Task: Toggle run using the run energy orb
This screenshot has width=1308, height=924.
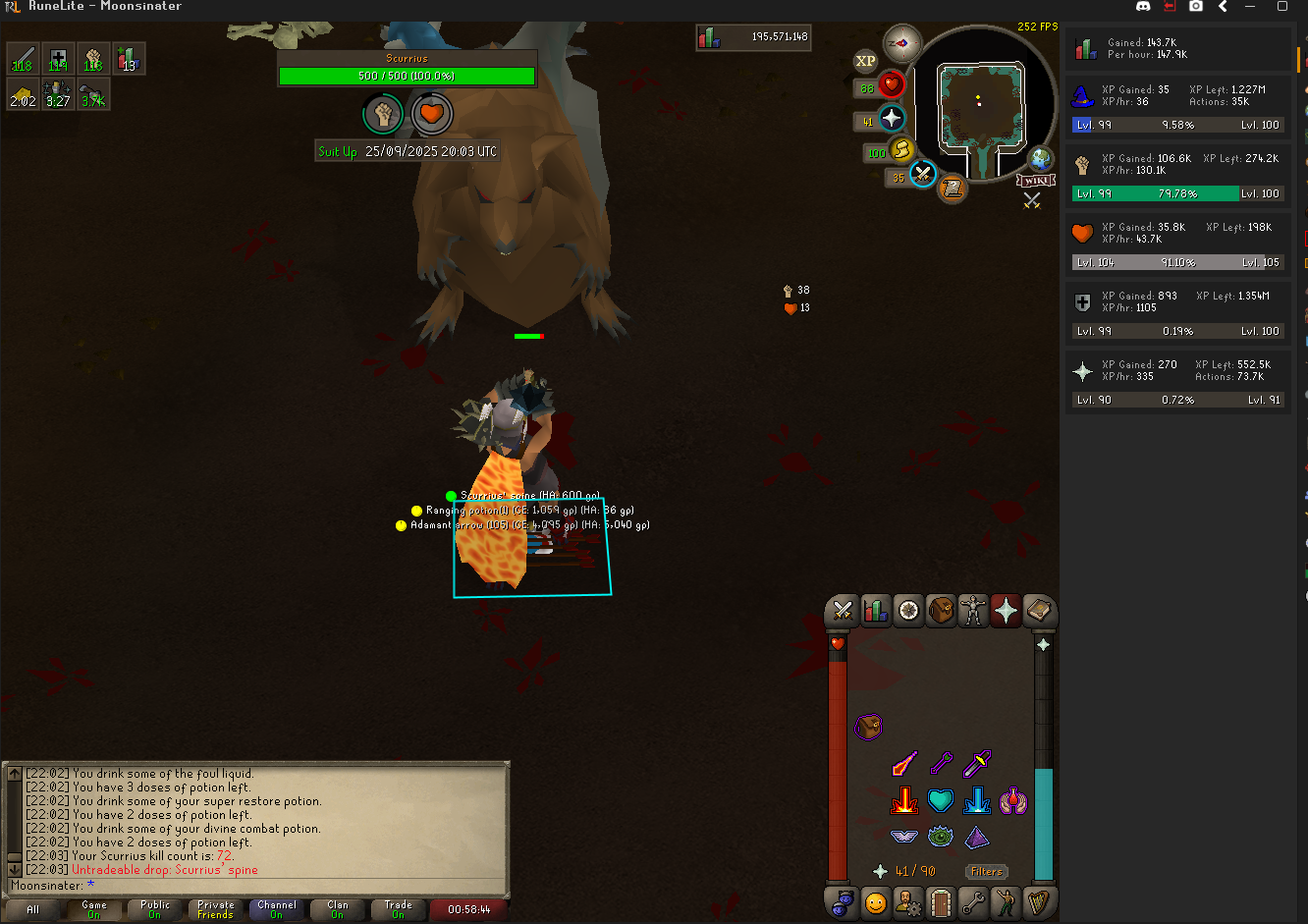Action: pos(900,150)
